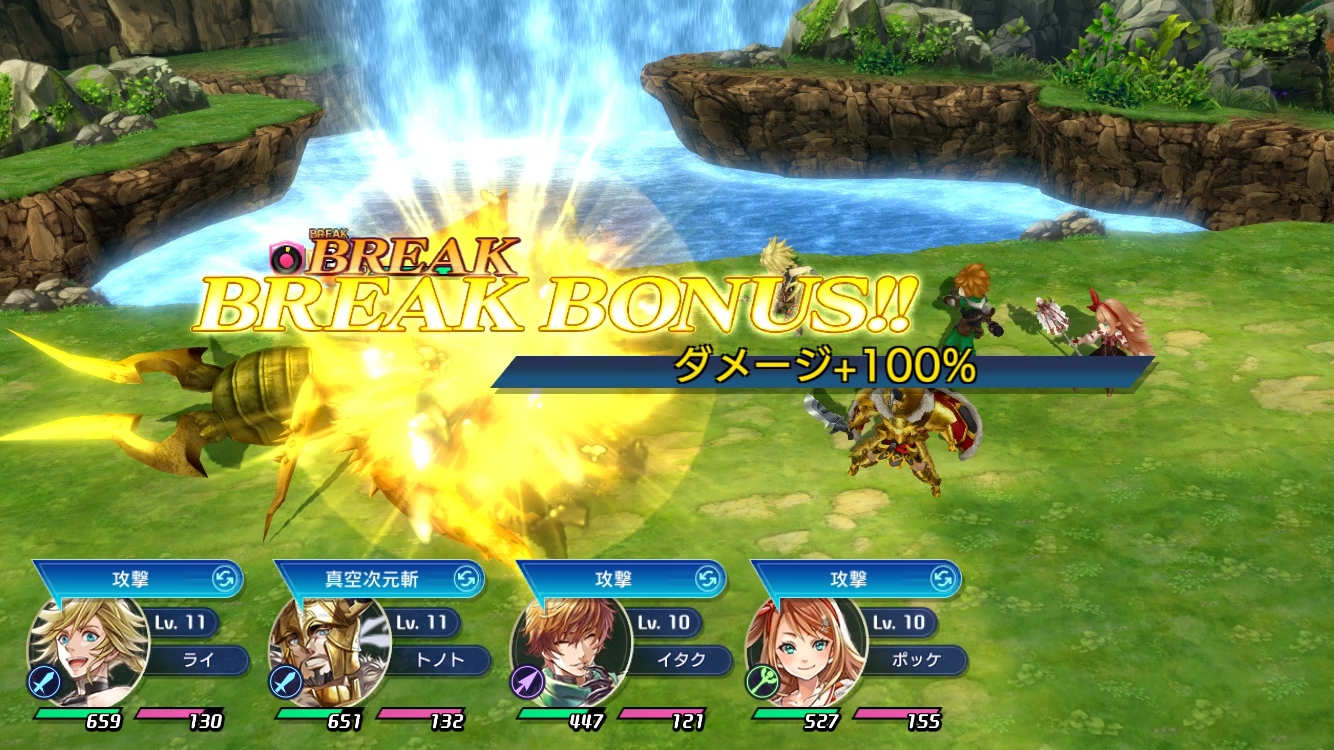The image size is (1334, 750).
Task: Pick ポッケ's character portrait
Action: tap(806, 651)
